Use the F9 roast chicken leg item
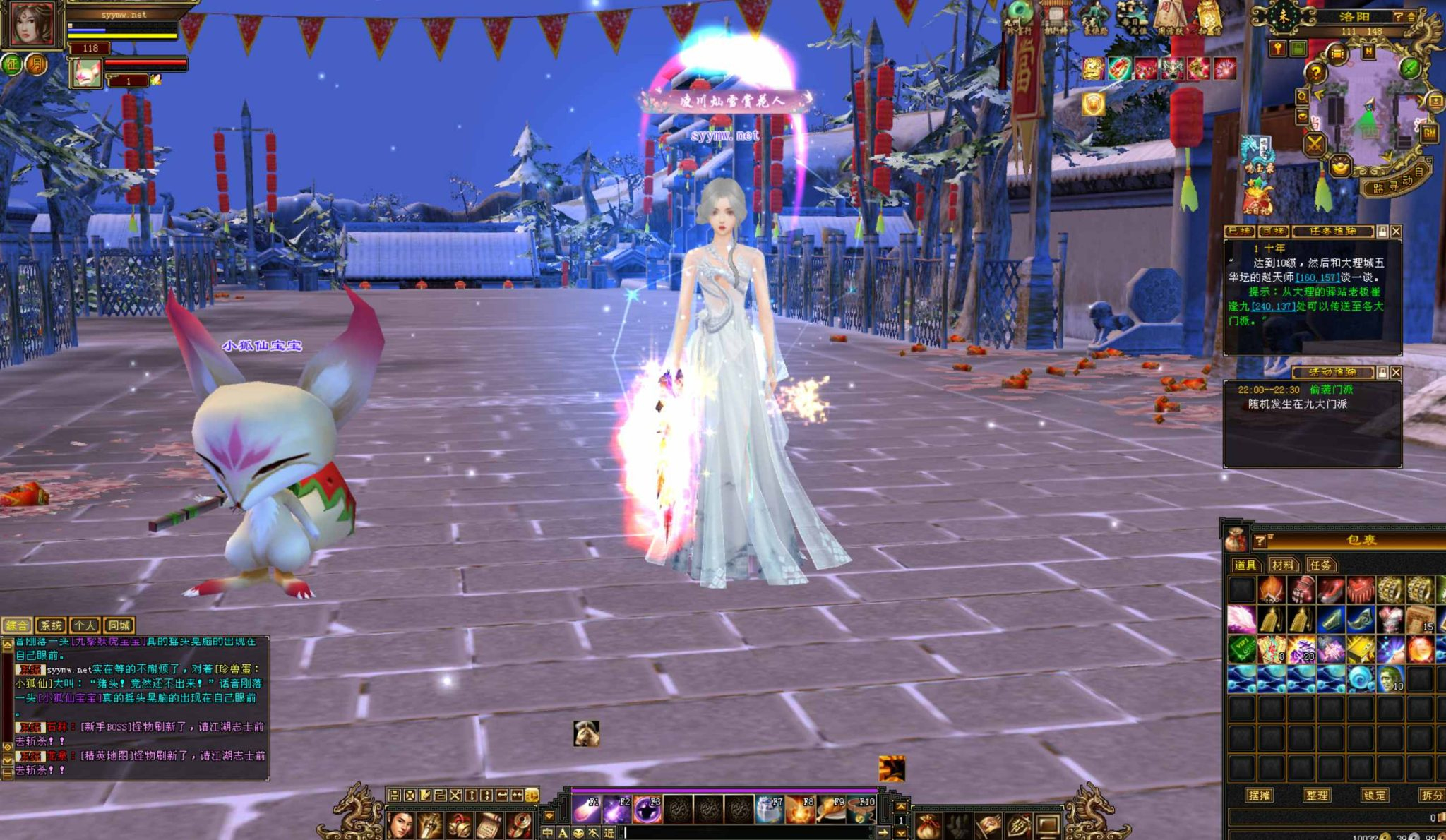This screenshot has height=840, width=1446. 830,810
